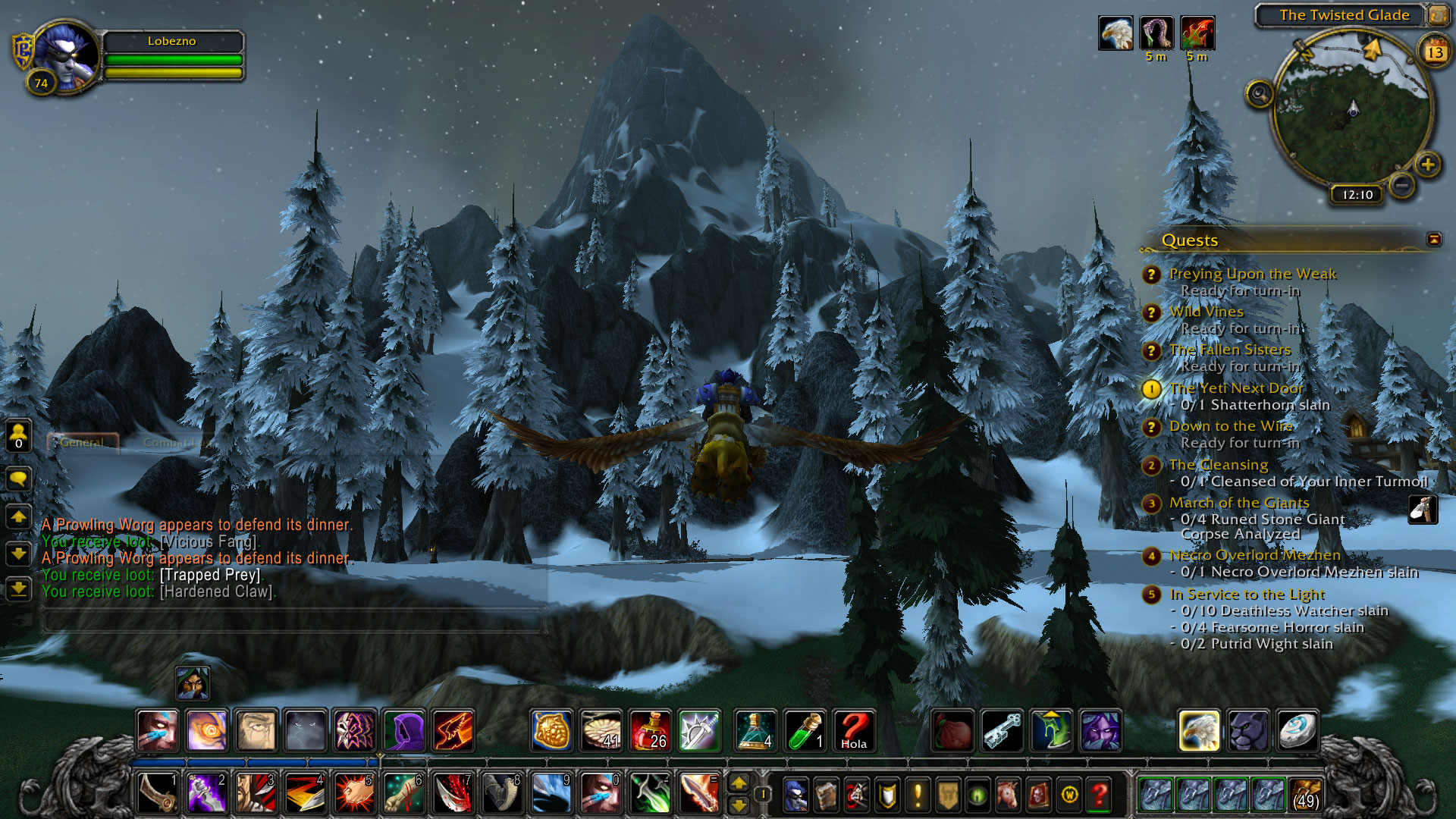The image size is (1456, 819).
Task: Open the minimap tracking magnifying glass
Action: pyautogui.click(x=1260, y=94)
